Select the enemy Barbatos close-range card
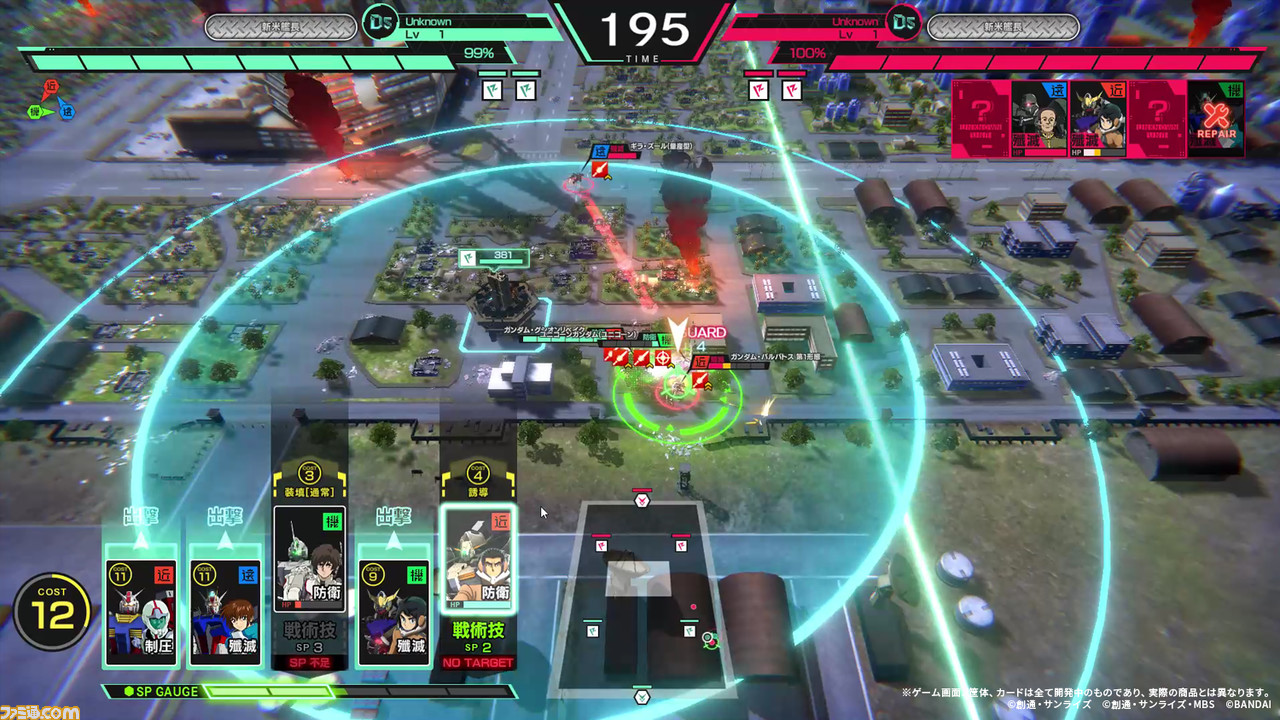 [x=1098, y=119]
